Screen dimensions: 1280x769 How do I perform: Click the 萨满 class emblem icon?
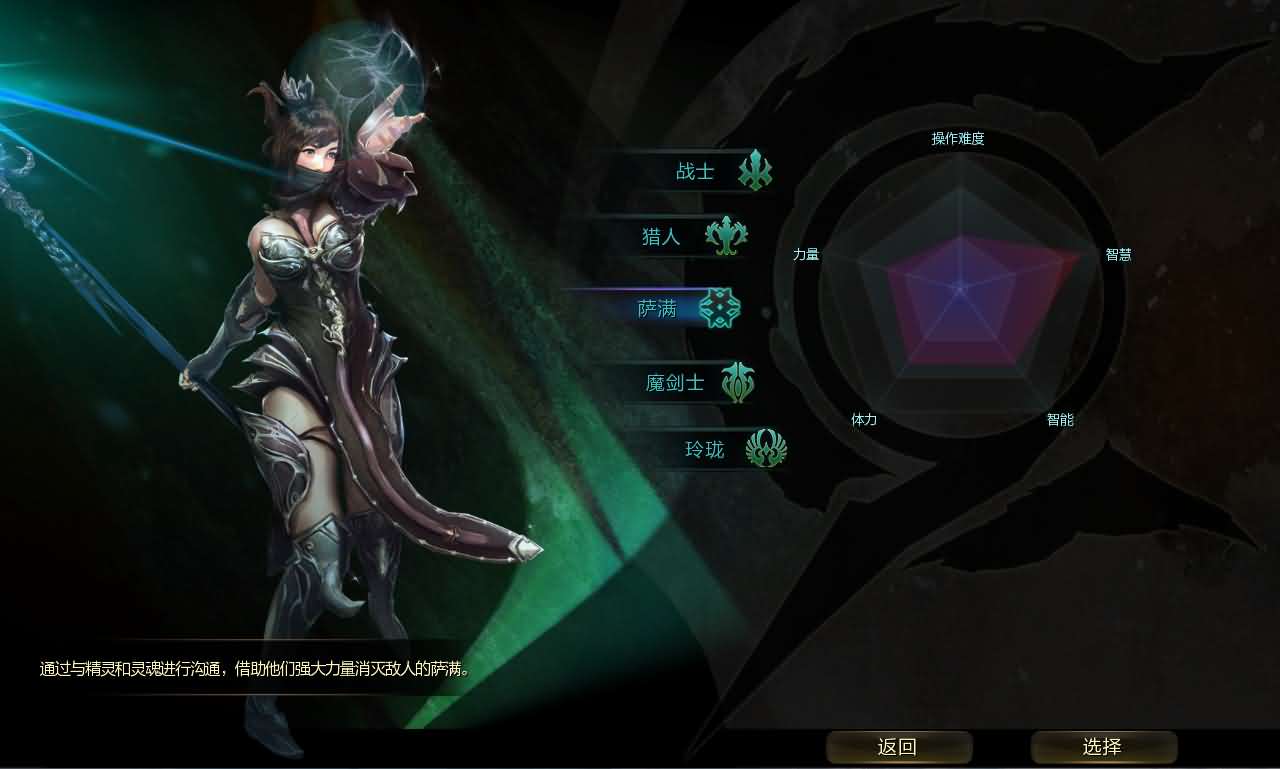pyautogui.click(x=722, y=309)
